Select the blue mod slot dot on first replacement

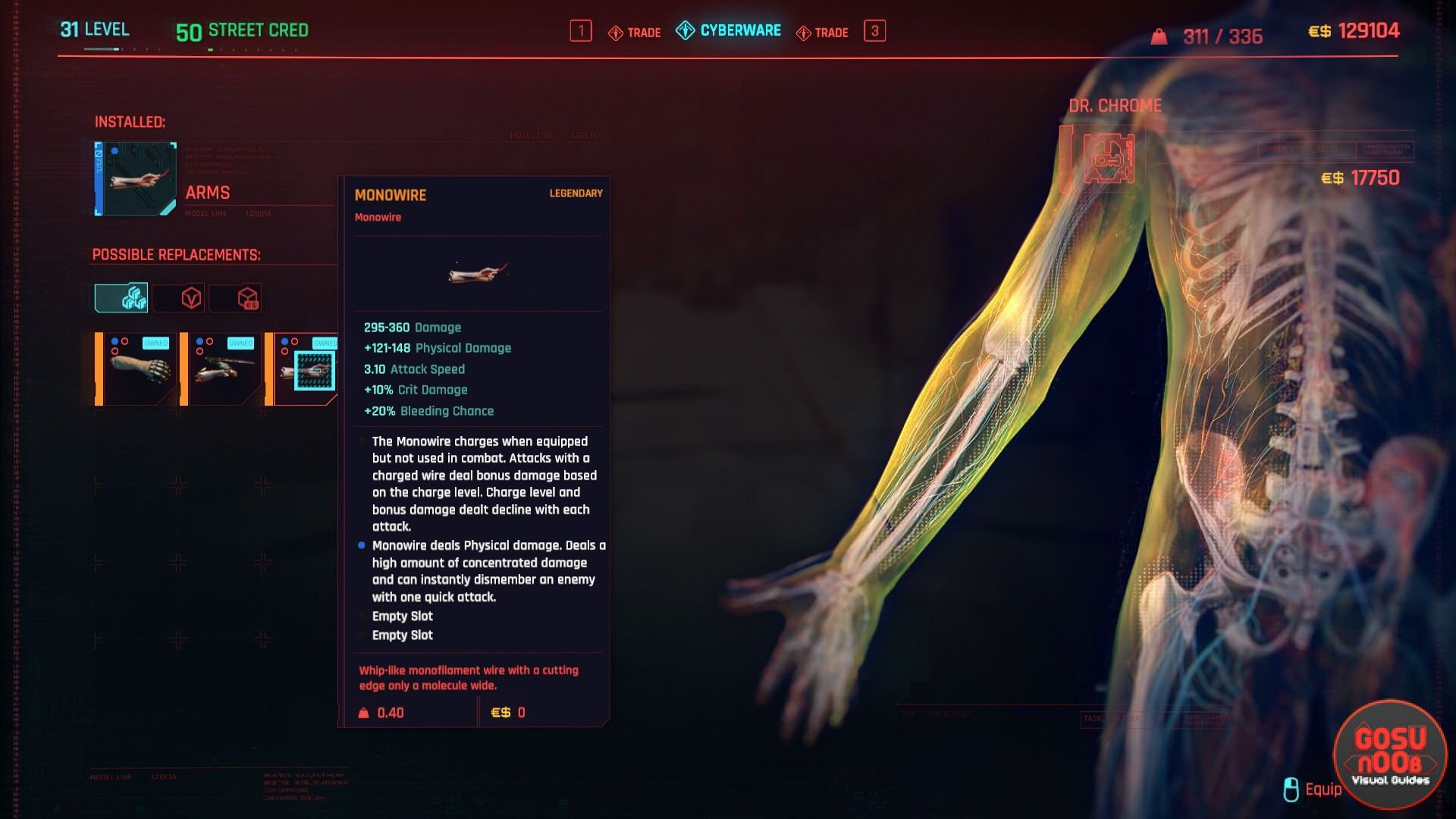(x=116, y=341)
